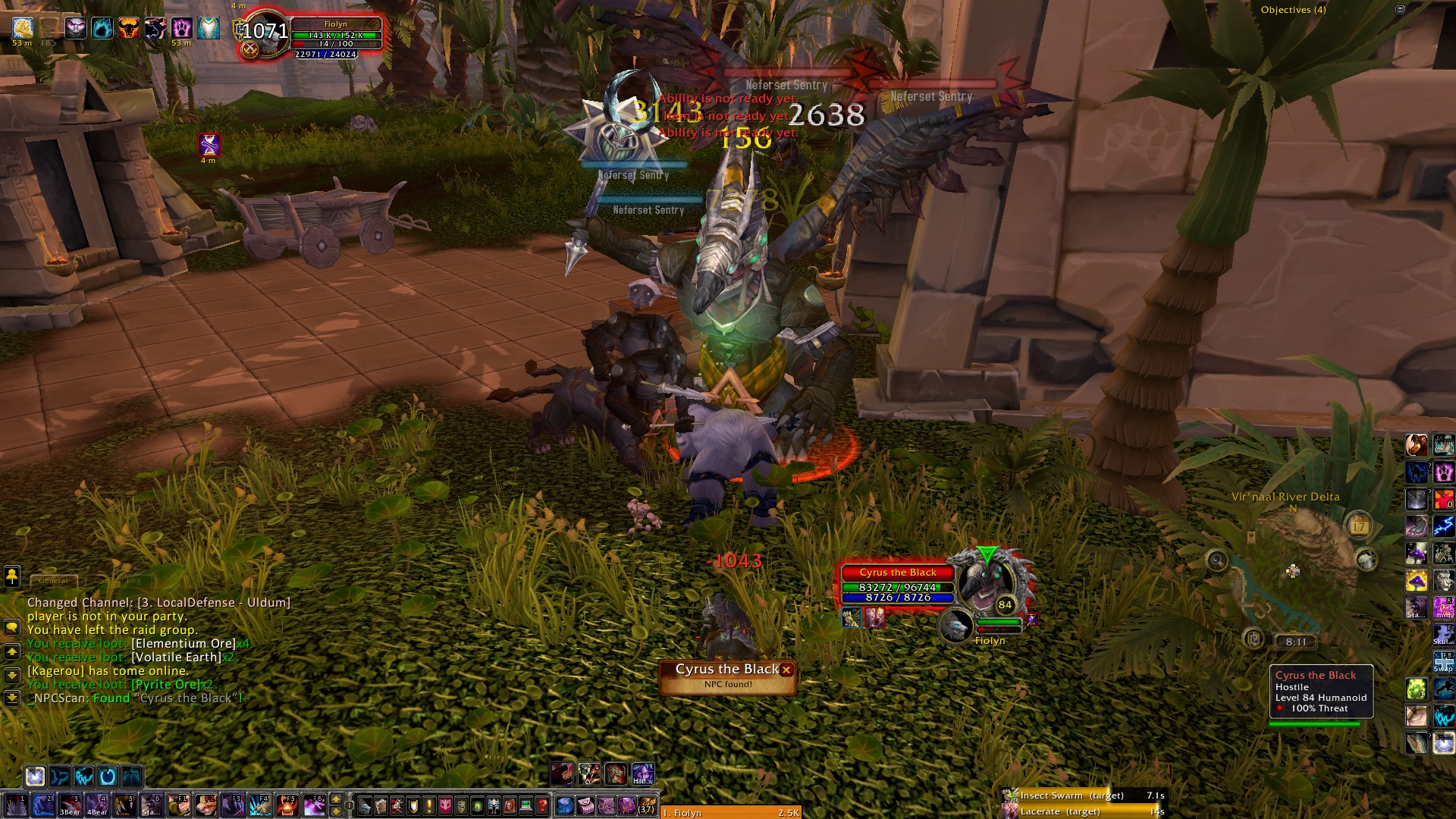The image size is (1456, 819).
Task: Open the red question mark help button
Action: pos(542,805)
